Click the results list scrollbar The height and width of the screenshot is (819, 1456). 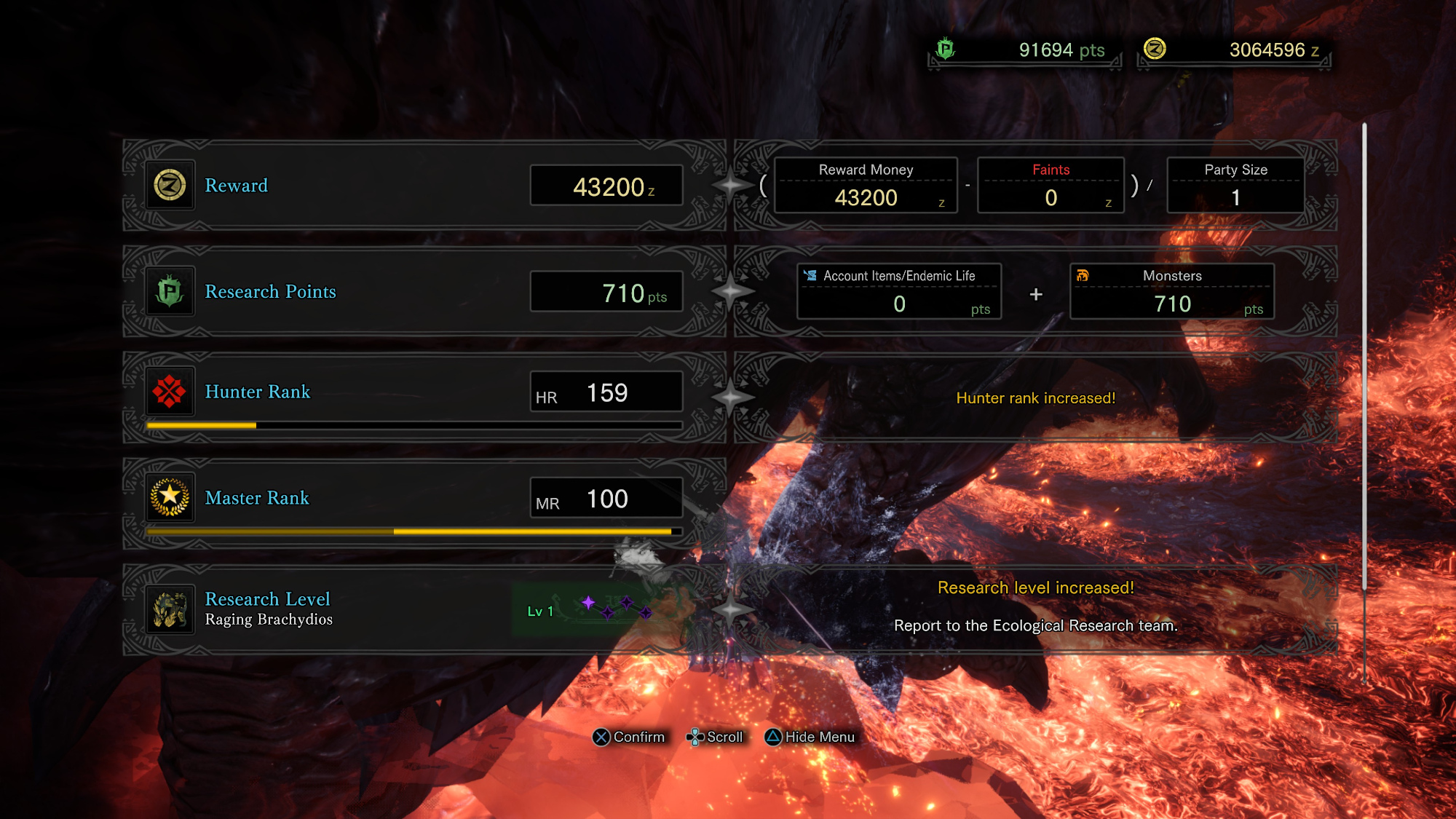pos(1364,357)
